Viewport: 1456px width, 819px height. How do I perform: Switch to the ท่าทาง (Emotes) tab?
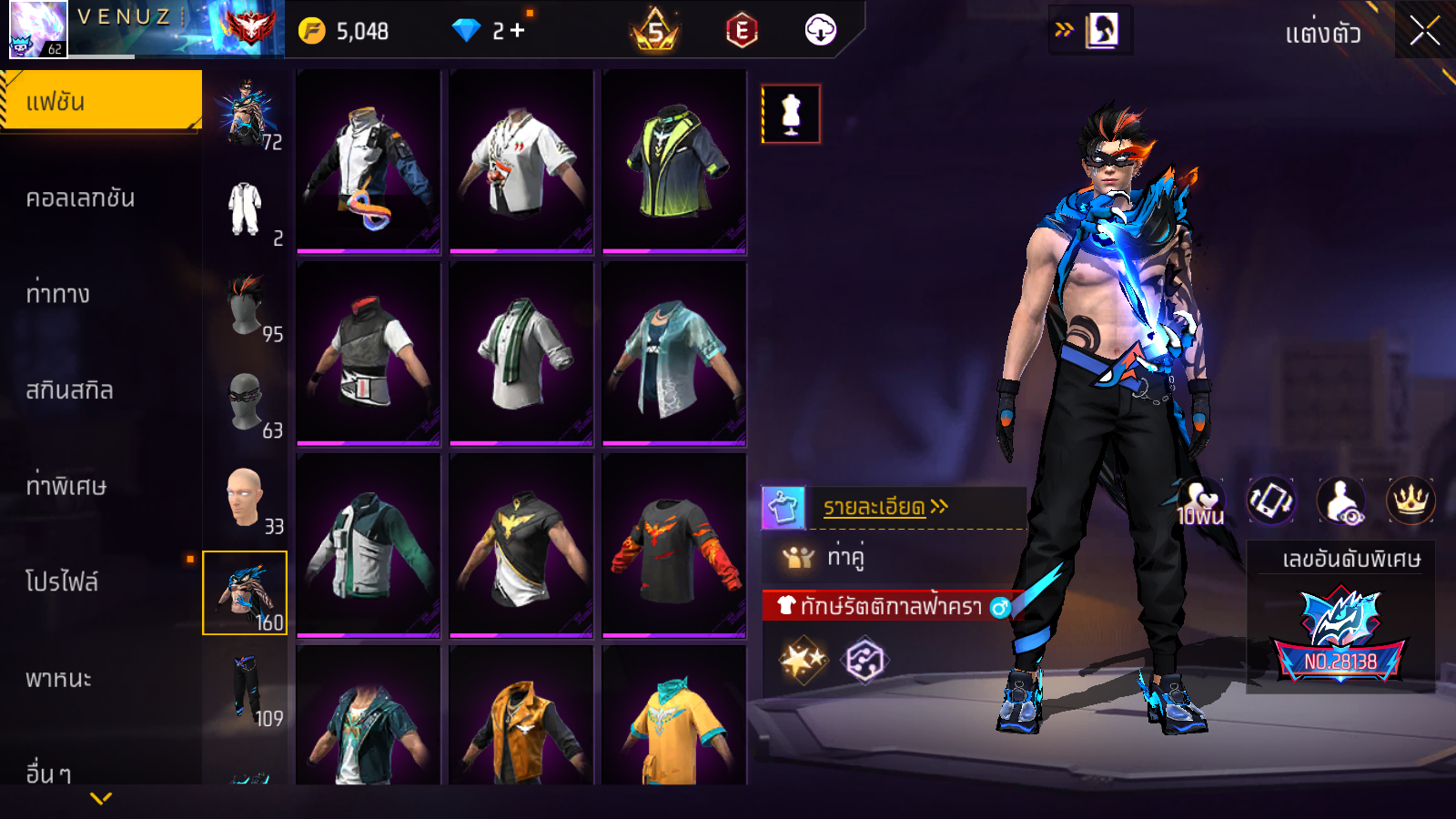click(x=58, y=294)
